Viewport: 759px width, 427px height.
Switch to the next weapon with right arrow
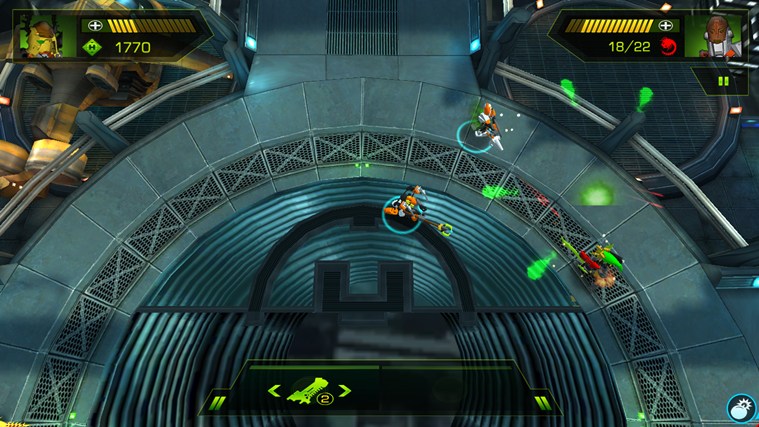(346, 391)
